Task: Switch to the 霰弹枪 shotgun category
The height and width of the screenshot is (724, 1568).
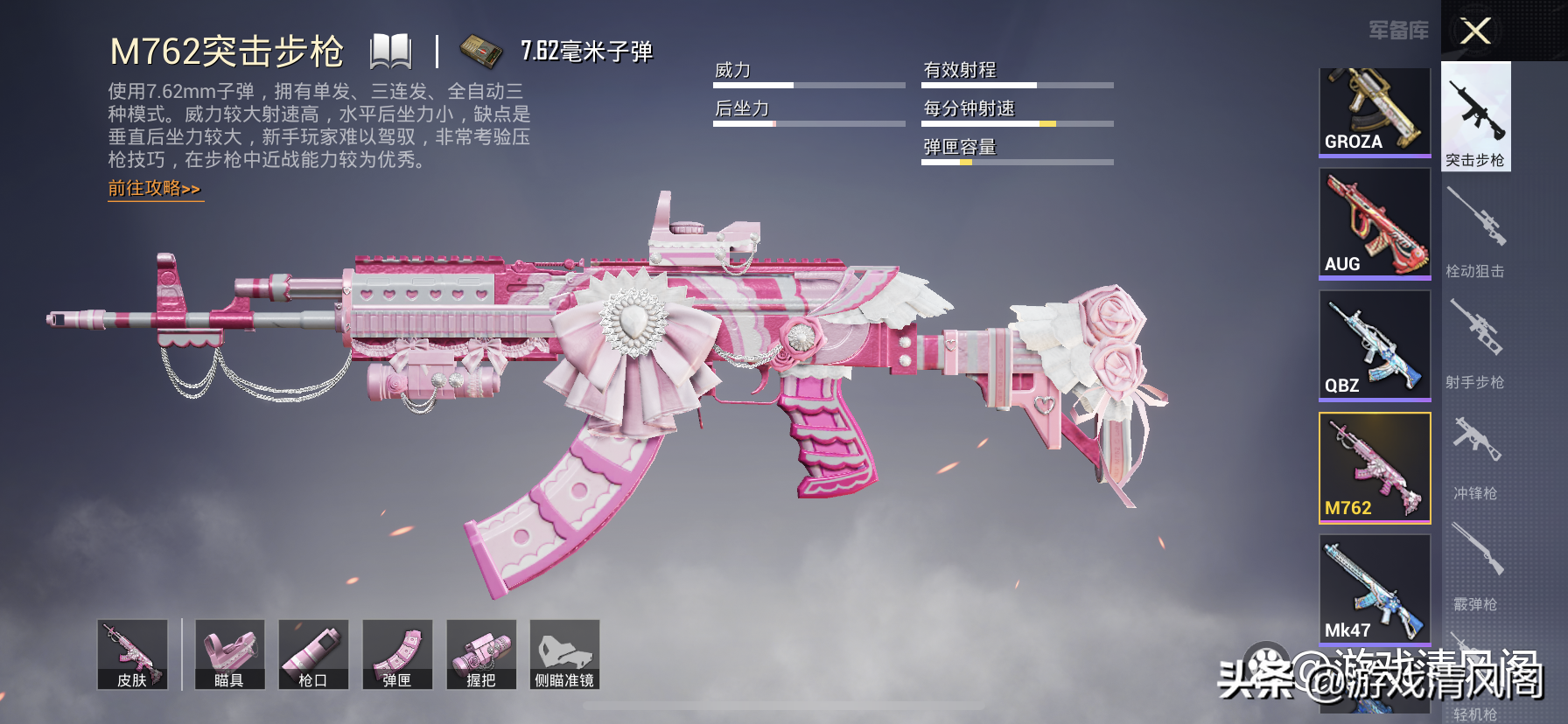Action: (x=1475, y=565)
